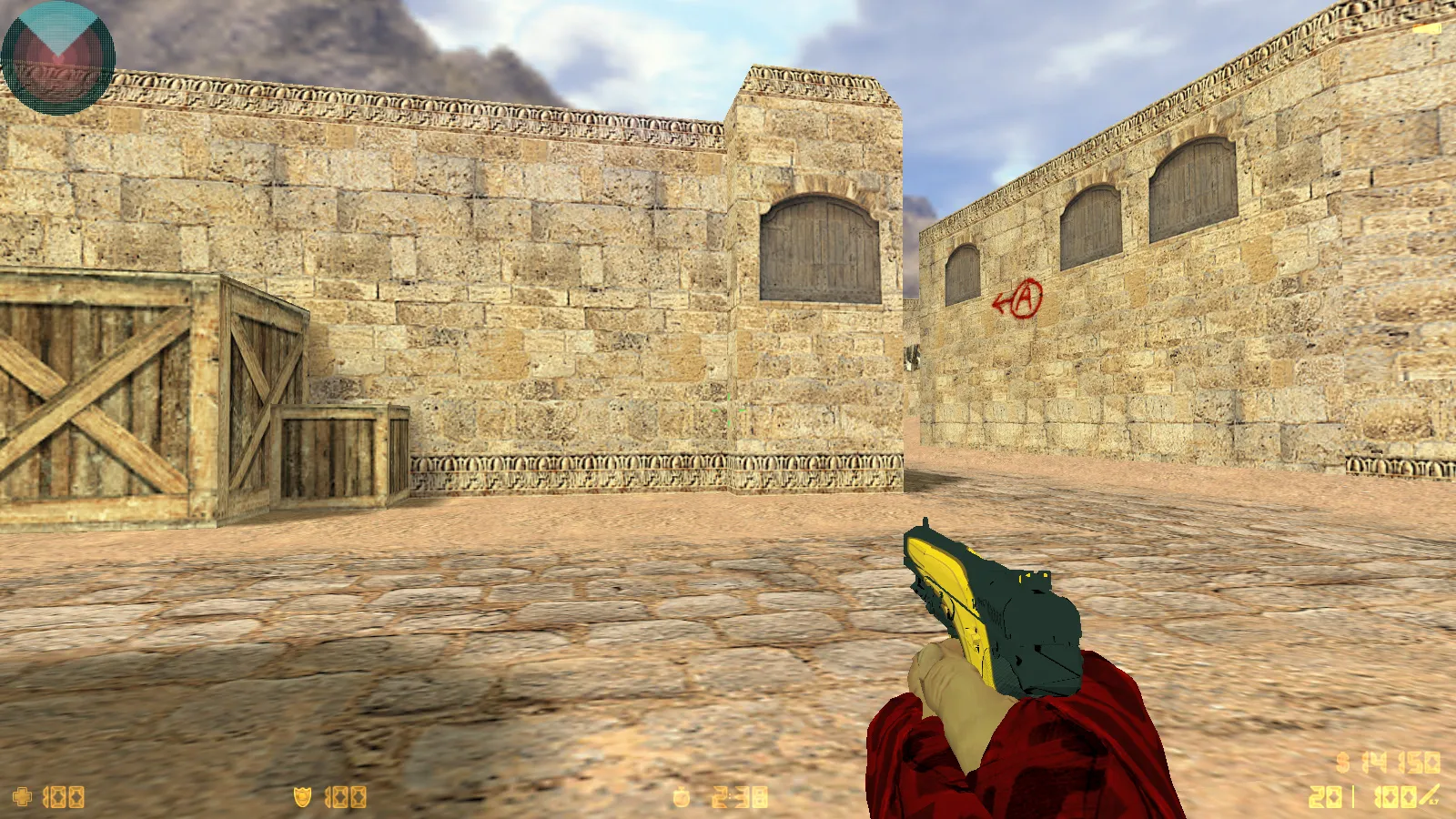Click the round timer stopwatch icon
Screen dimensions: 1456x819
(x=681, y=795)
